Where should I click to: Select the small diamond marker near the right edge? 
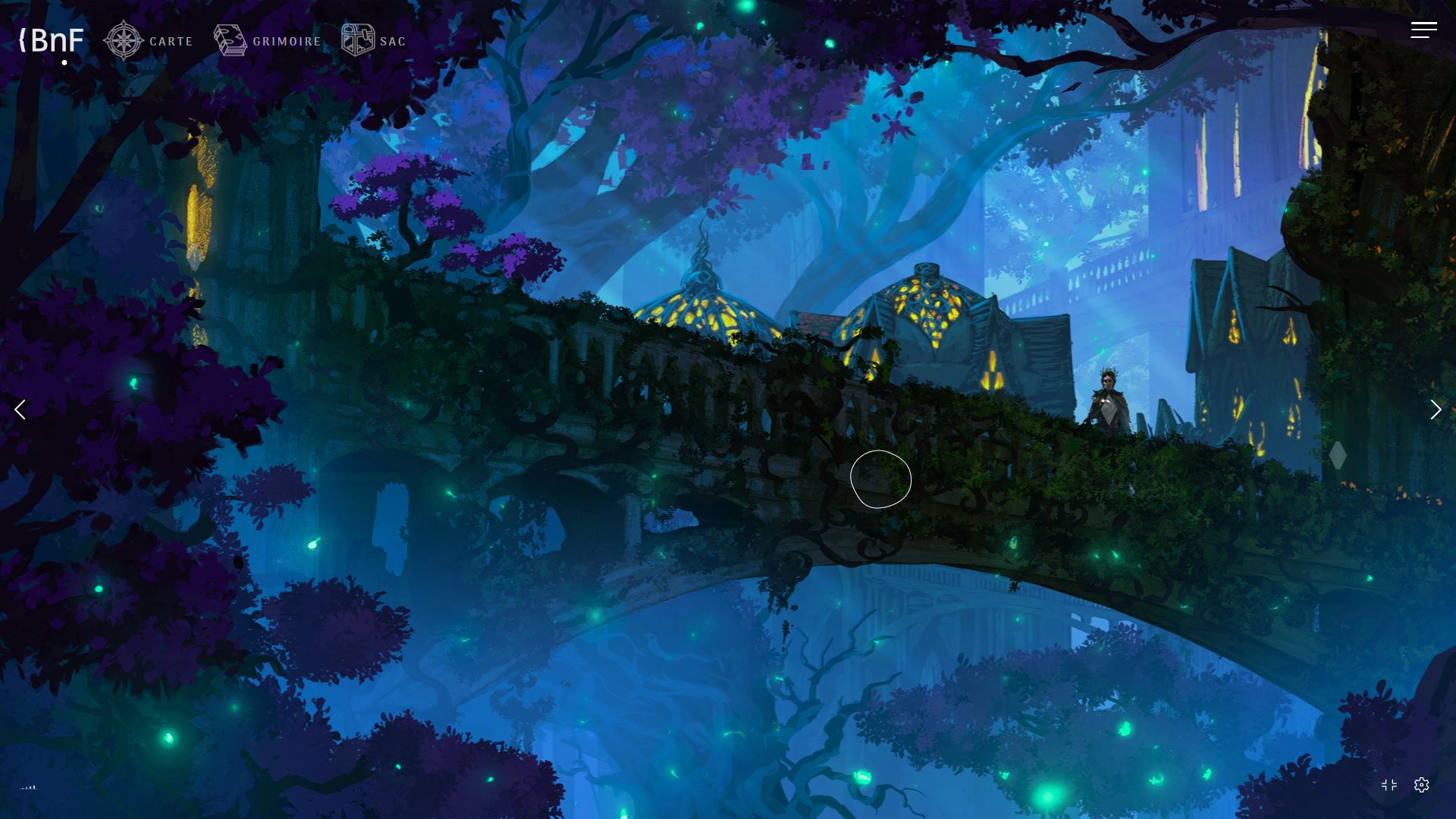pyautogui.click(x=1339, y=455)
